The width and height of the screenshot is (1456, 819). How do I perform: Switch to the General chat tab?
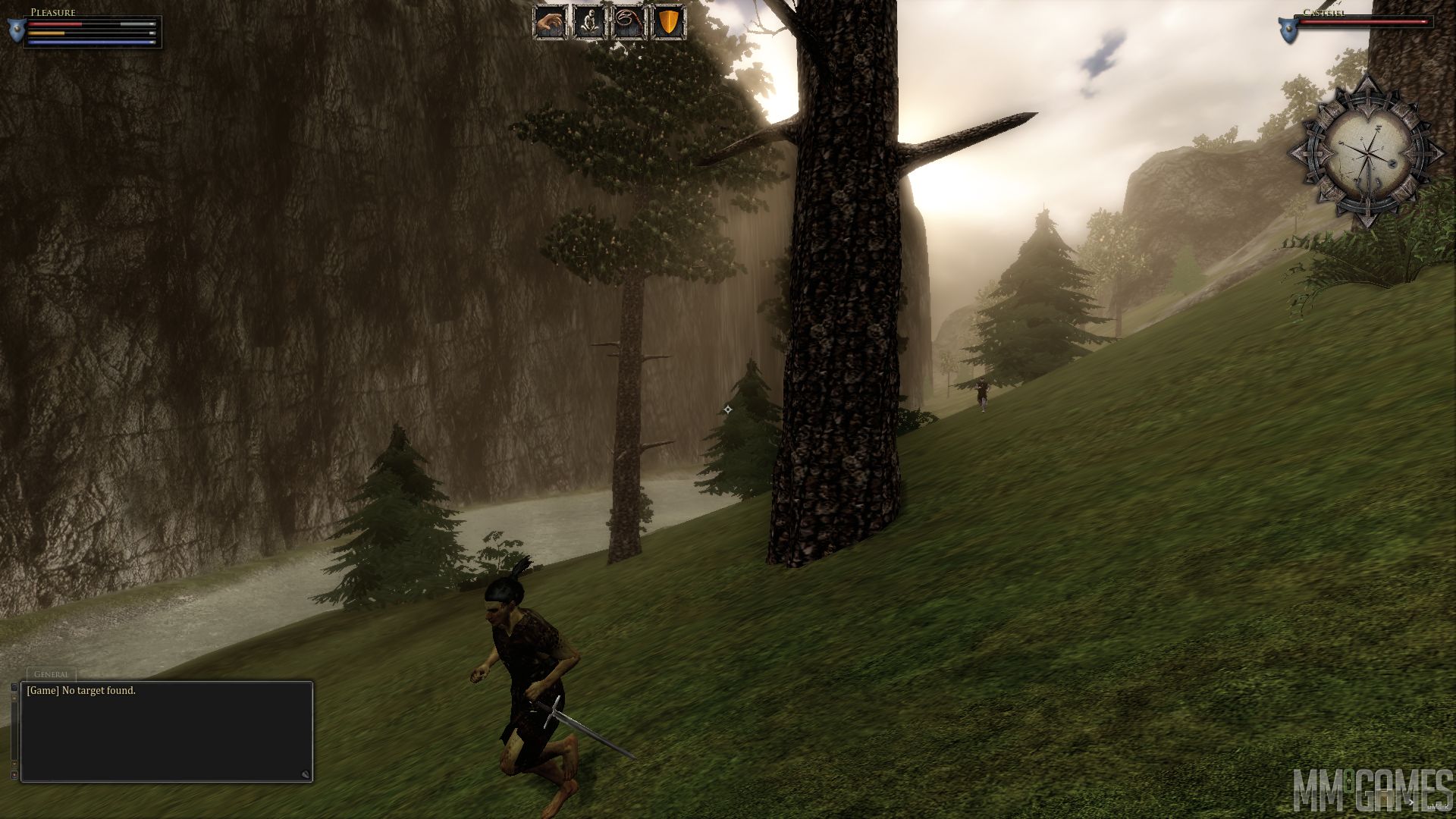pos(52,674)
